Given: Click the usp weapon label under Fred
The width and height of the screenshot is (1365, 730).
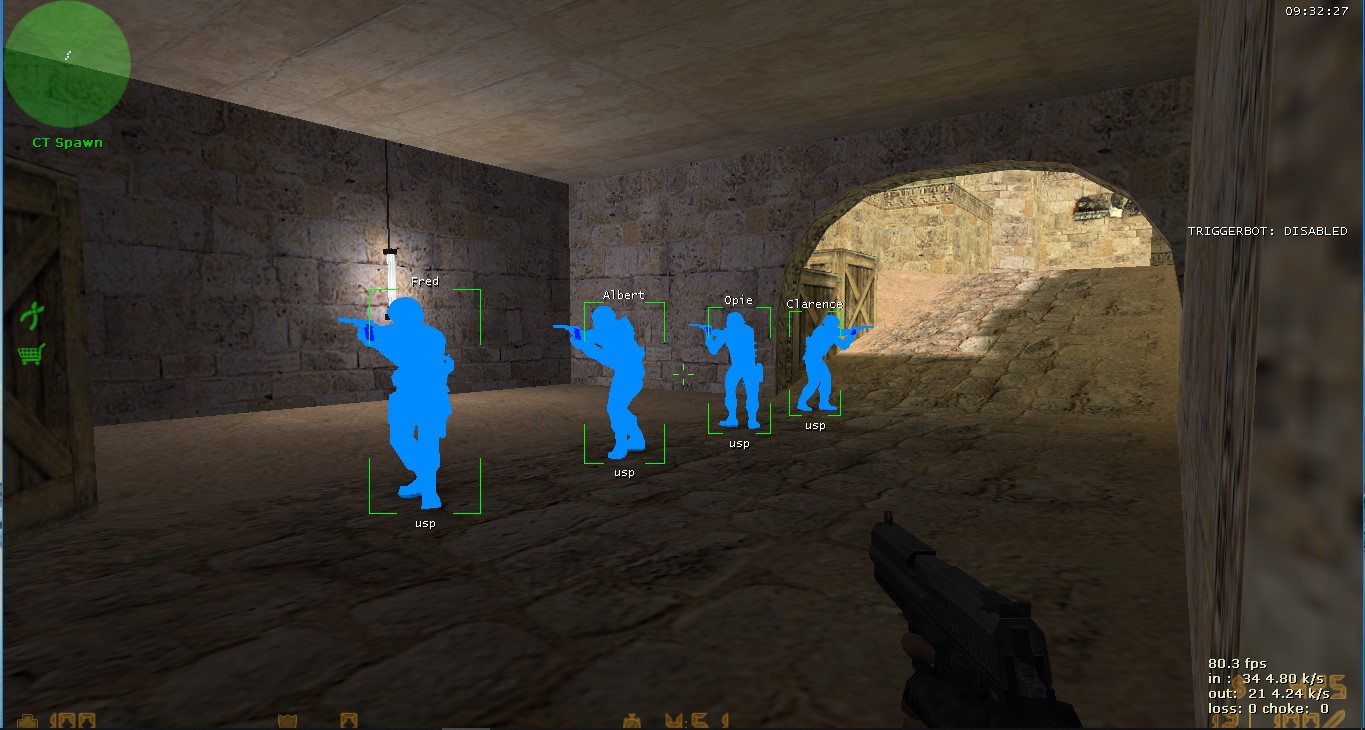Looking at the screenshot, I should [424, 522].
